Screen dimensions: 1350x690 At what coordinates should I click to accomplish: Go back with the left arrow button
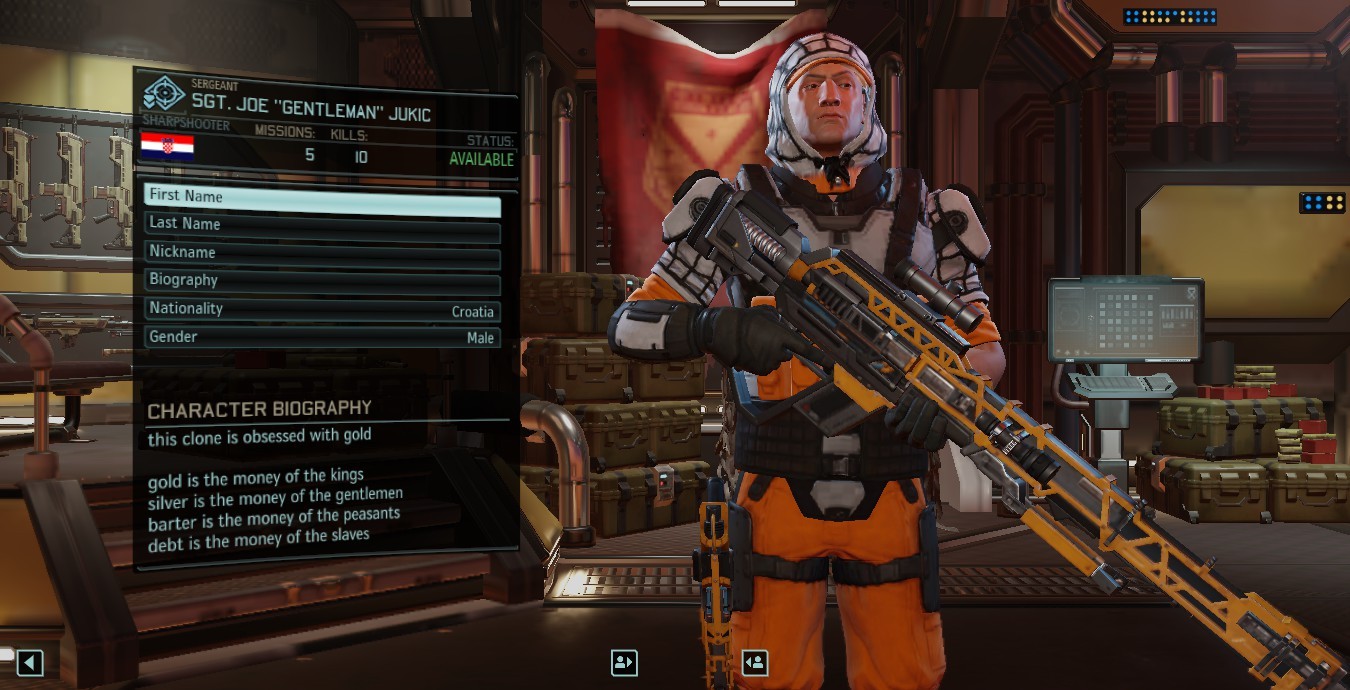(x=30, y=662)
